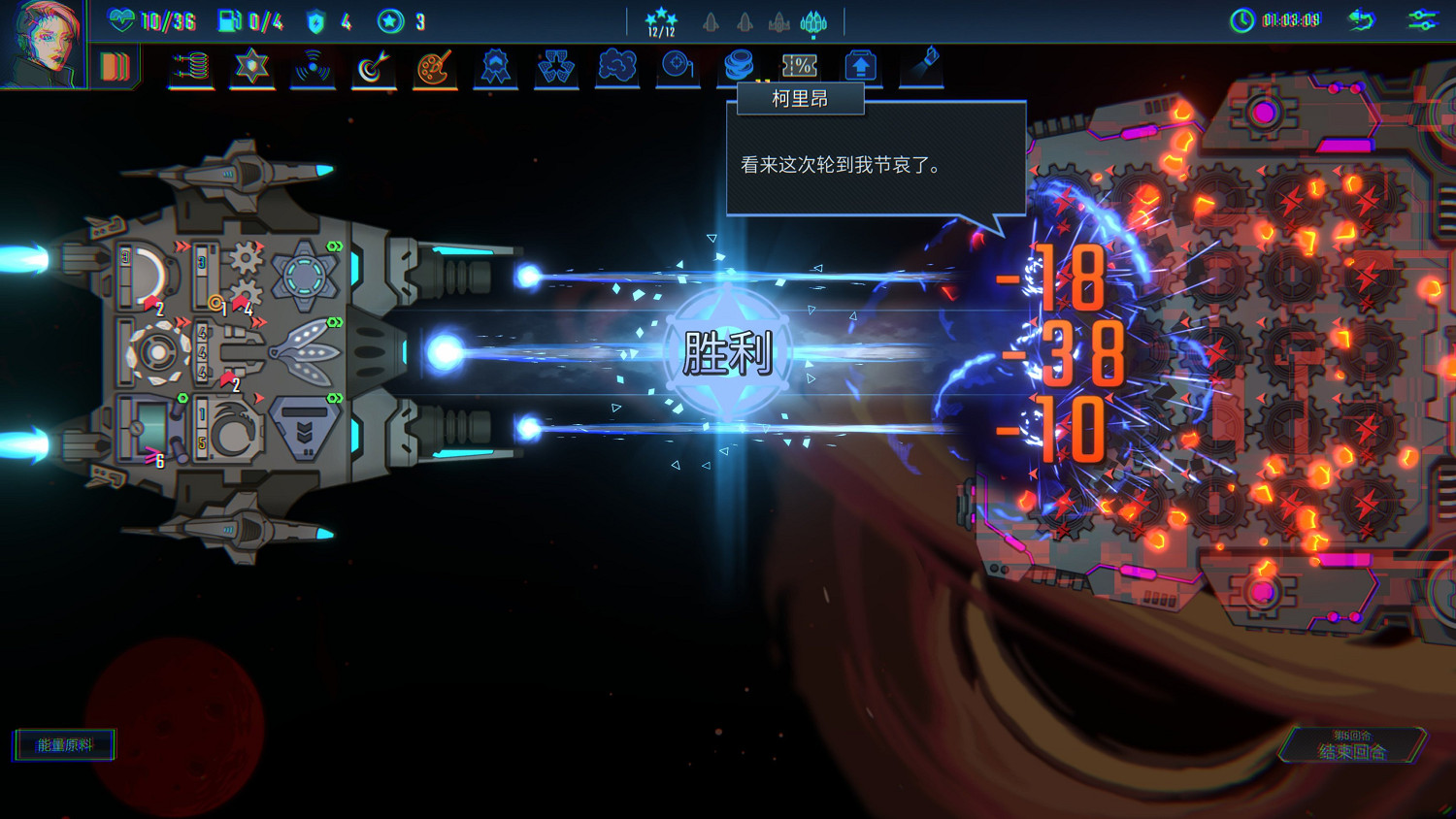Select the coil module icon on the toolbar

tap(191, 66)
